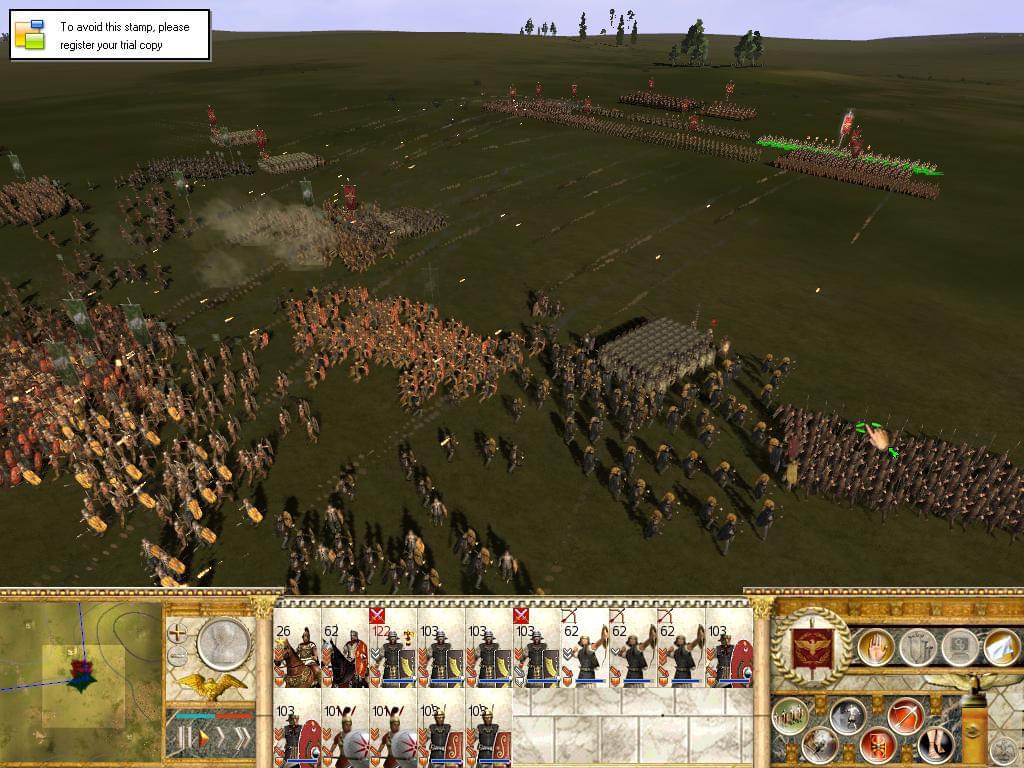Click the silver coin portrait medallion
This screenshot has width=1024, height=768.
pyautogui.click(x=222, y=643)
